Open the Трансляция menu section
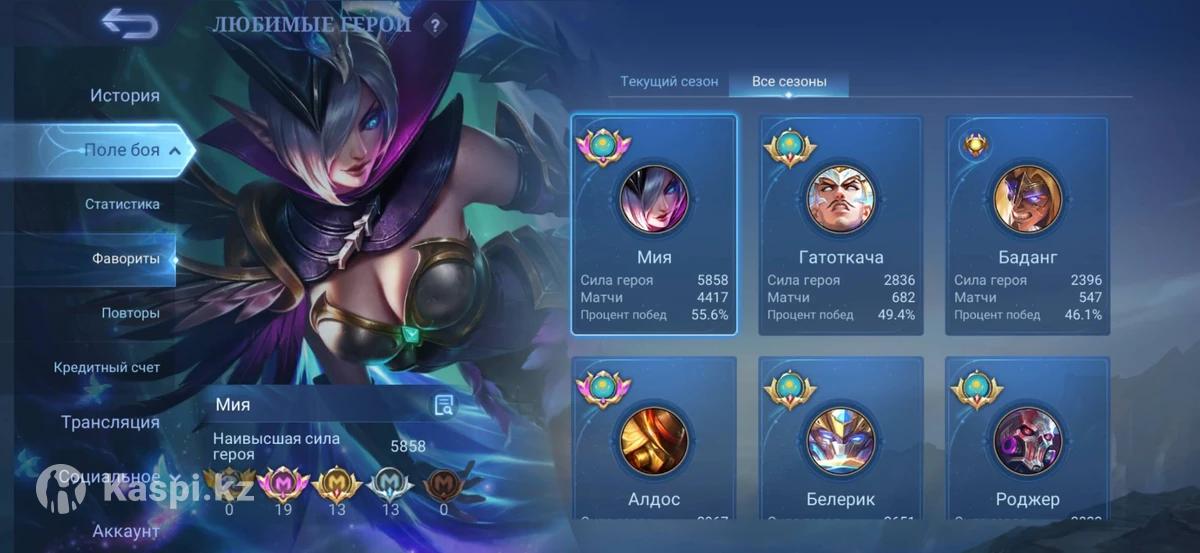The height and width of the screenshot is (553, 1200). click(x=110, y=422)
